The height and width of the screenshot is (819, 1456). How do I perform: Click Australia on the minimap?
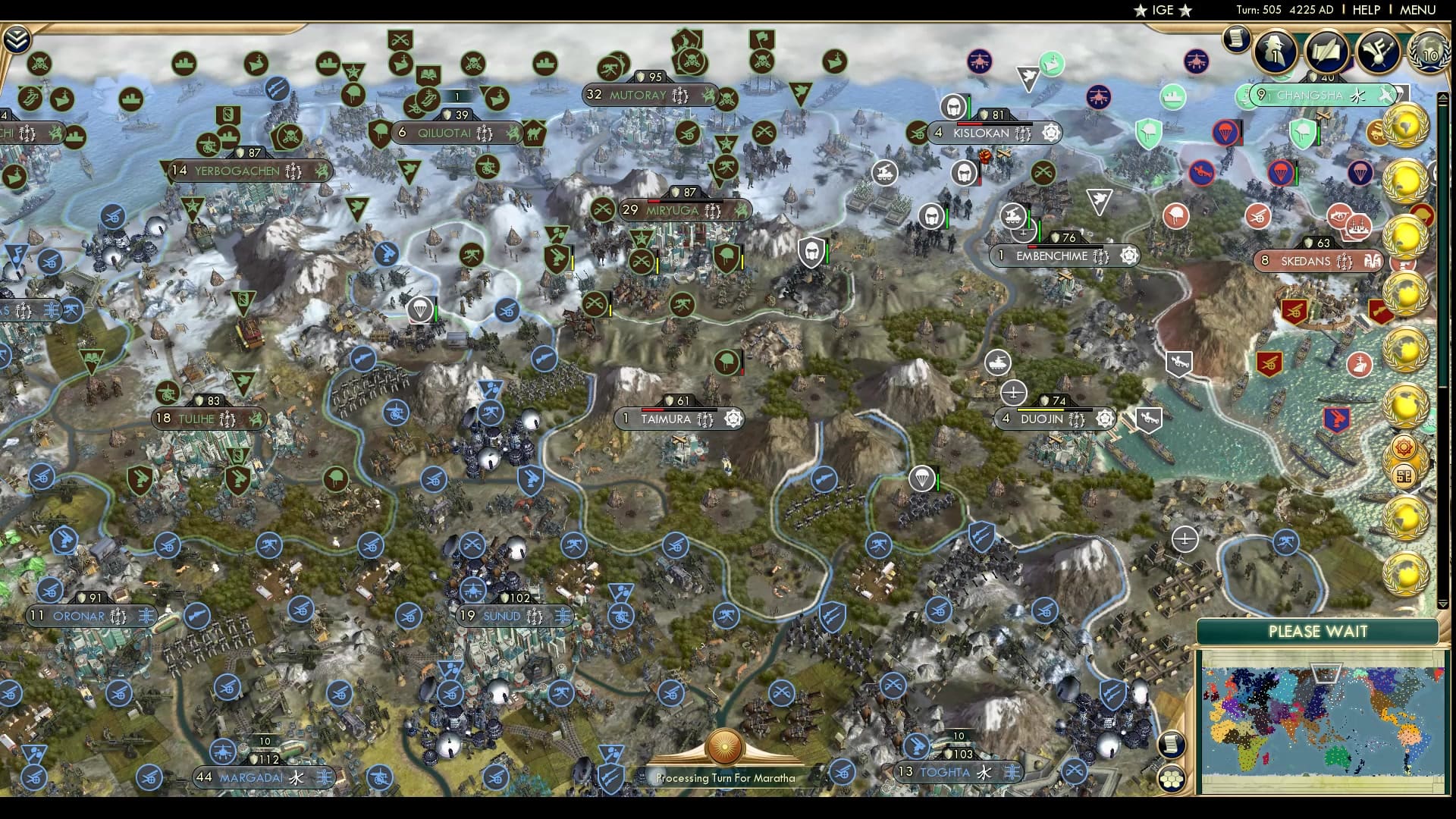pos(1338,757)
